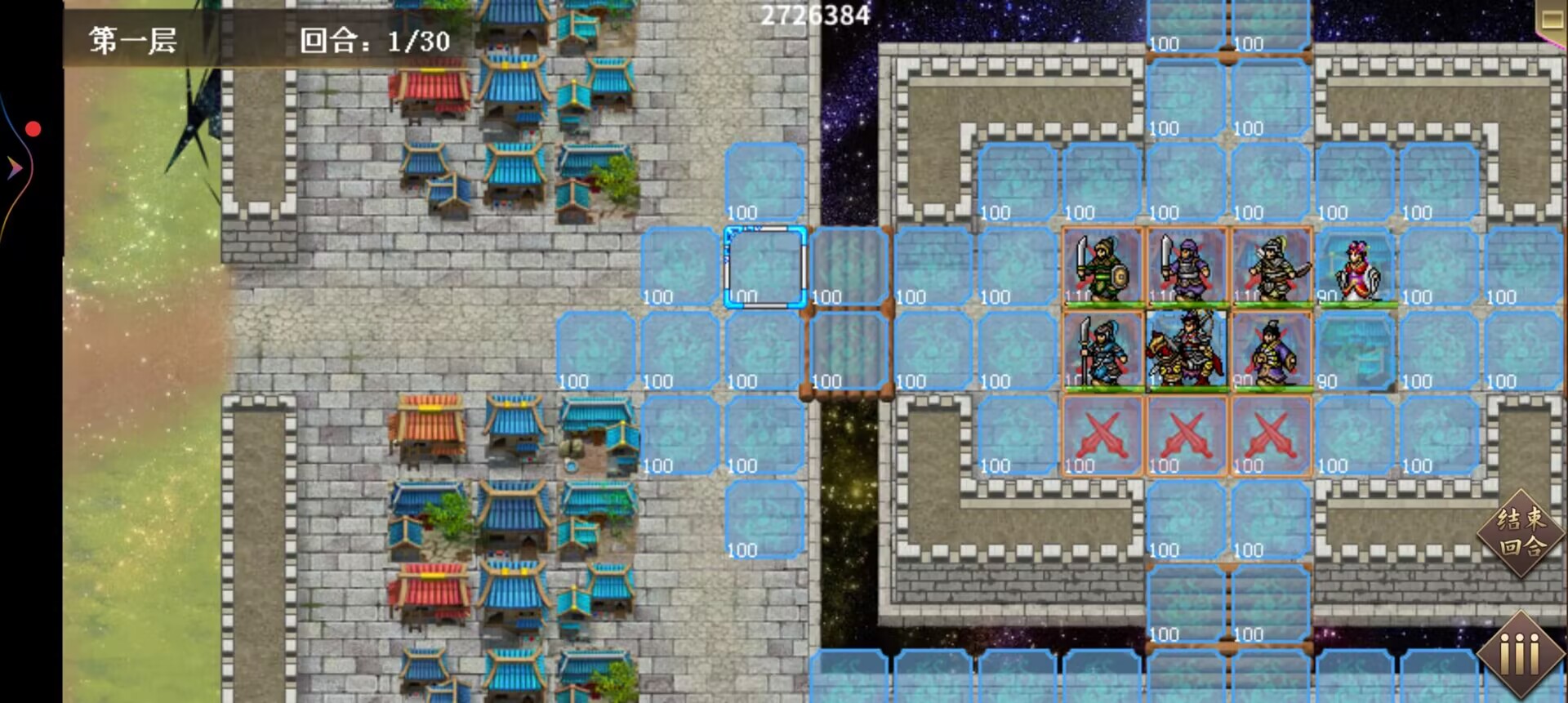This screenshot has height=703, width=1568.
Task: Select the green-armored swordsman with shield
Action: (1102, 267)
